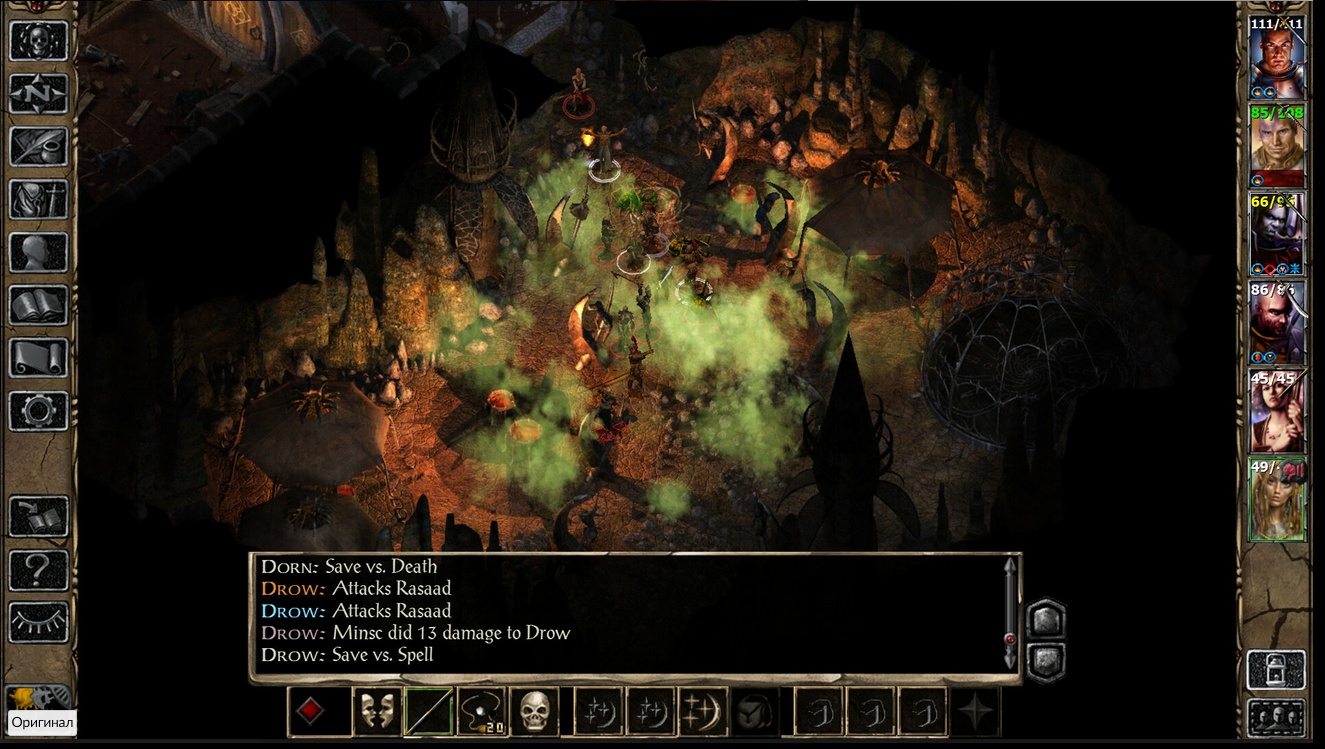The height and width of the screenshot is (749, 1325).
Task: Open the quest journal quill icon
Action: [x=39, y=146]
